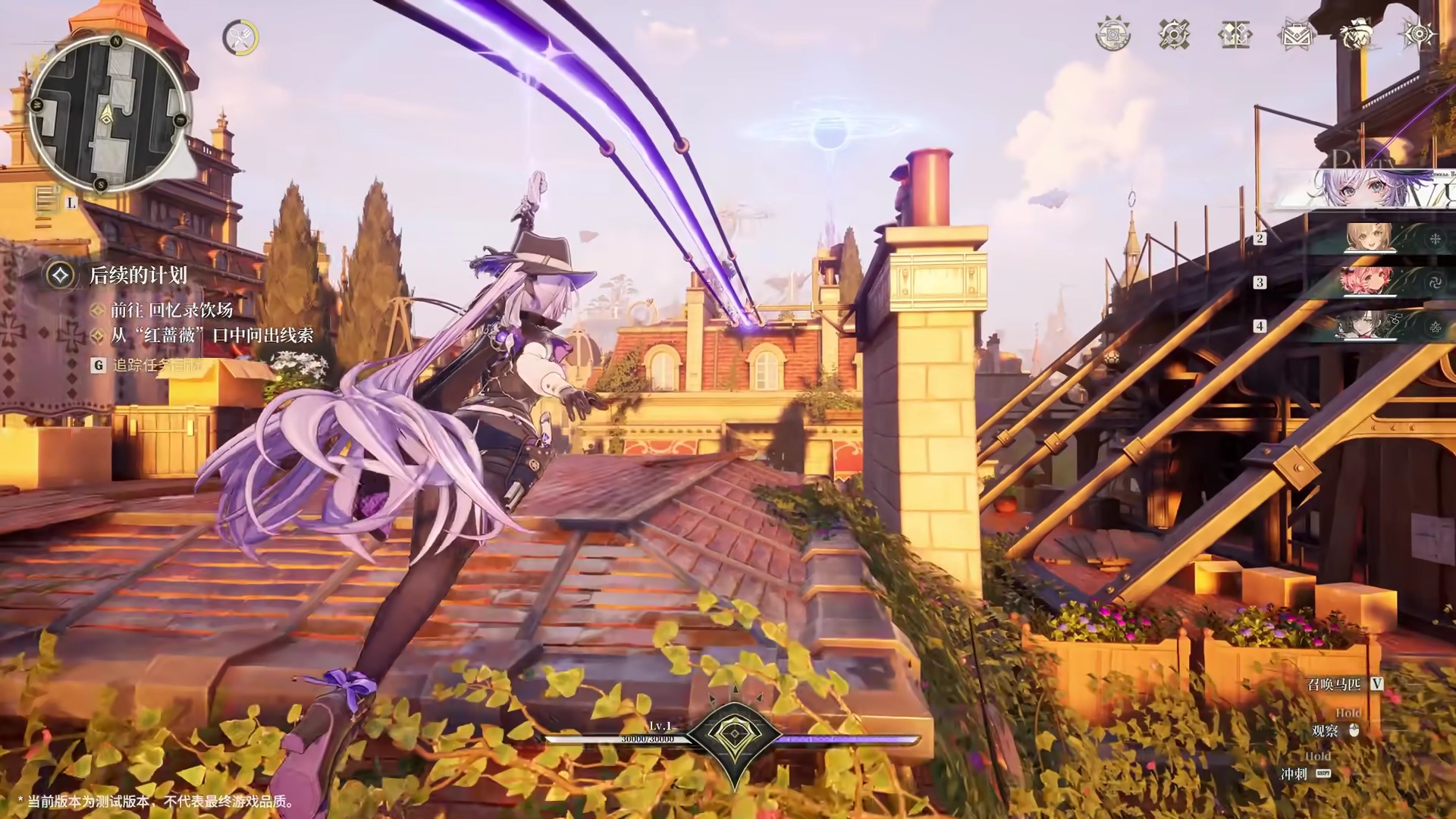Switch to the blonde party member in slot 2
The image size is (1456, 819).
pos(1369,239)
